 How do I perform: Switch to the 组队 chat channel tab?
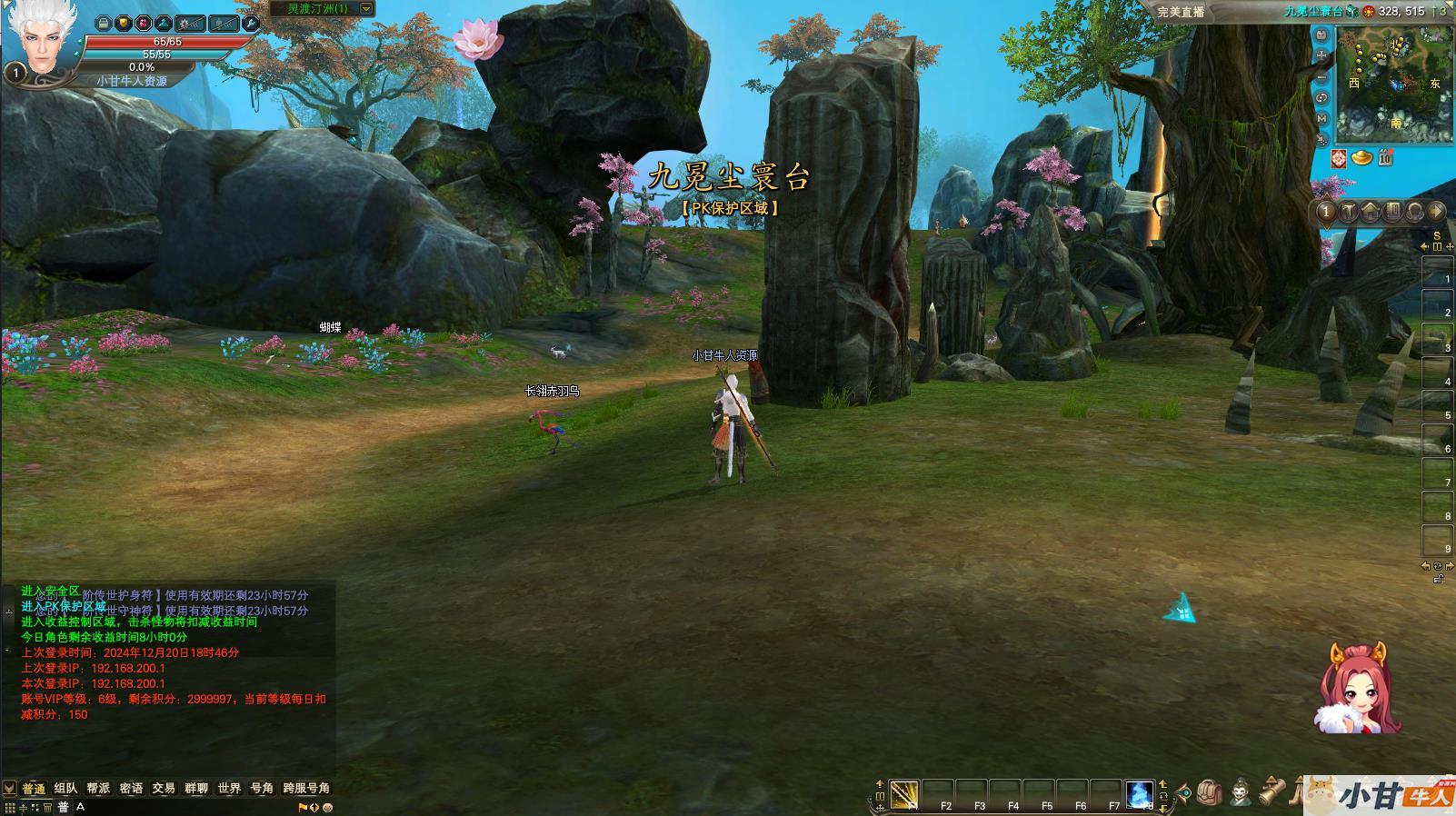coord(65,788)
